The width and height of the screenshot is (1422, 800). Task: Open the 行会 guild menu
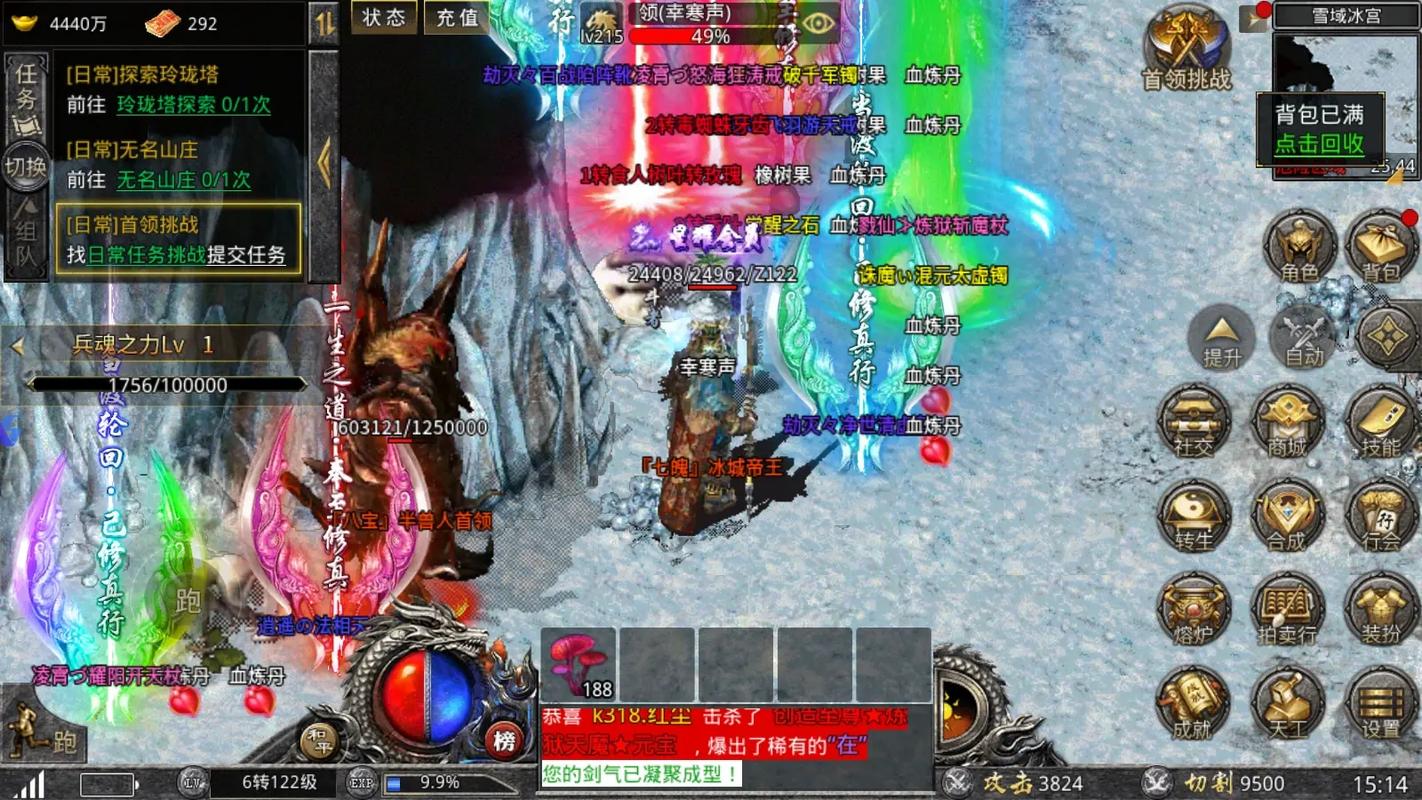(x=1381, y=516)
